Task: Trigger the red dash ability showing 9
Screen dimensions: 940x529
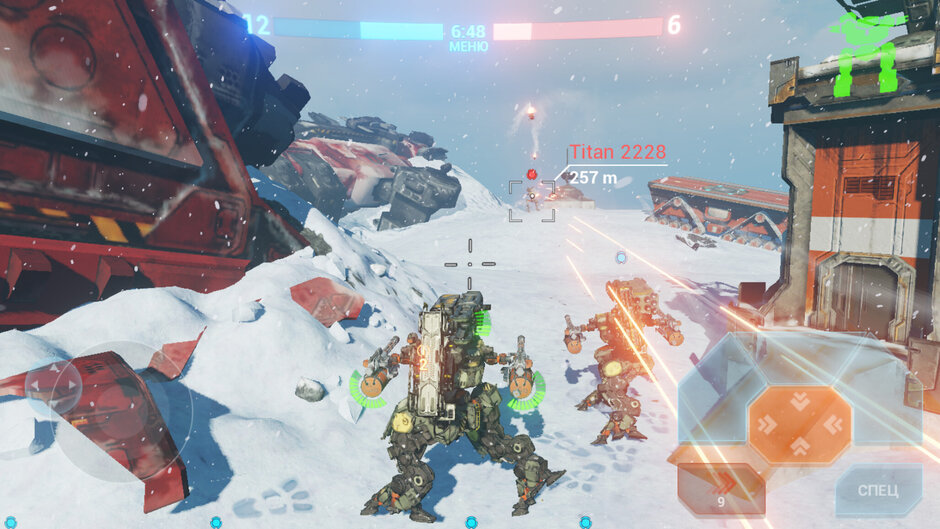Action: [720, 489]
